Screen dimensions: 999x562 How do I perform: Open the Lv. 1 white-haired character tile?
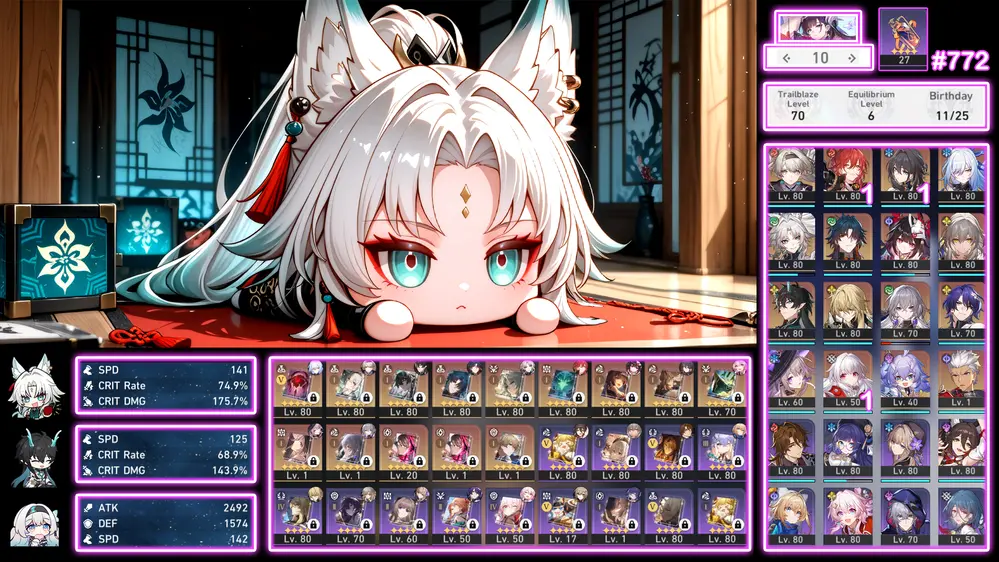pyautogui.click(x=960, y=377)
